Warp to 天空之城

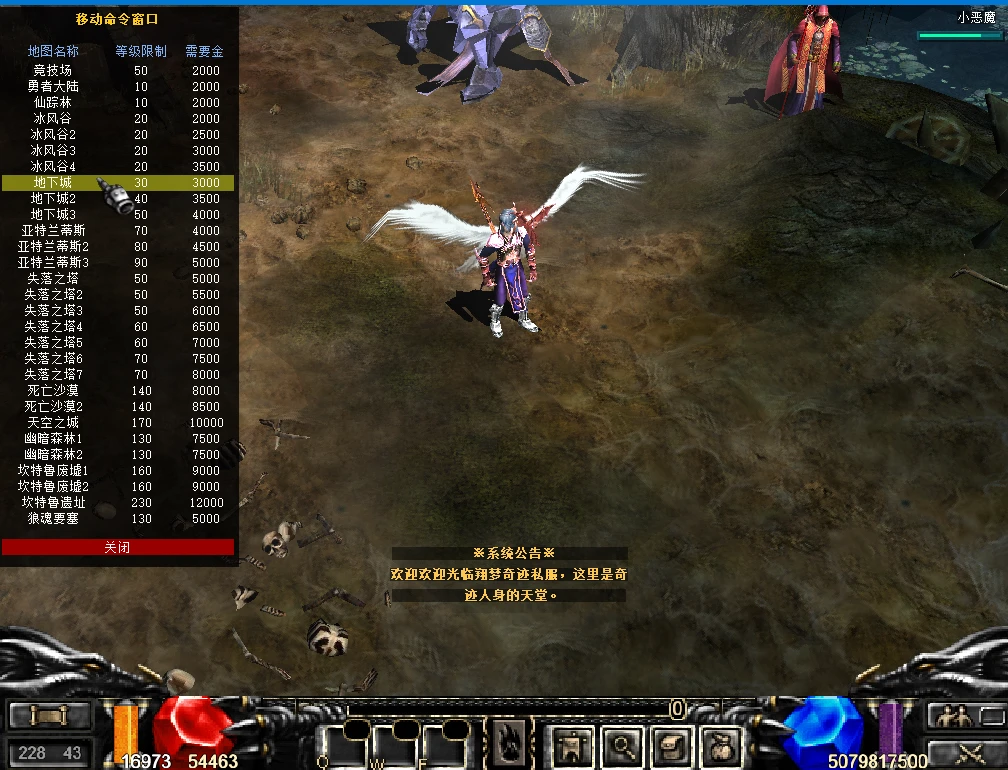tap(53, 423)
